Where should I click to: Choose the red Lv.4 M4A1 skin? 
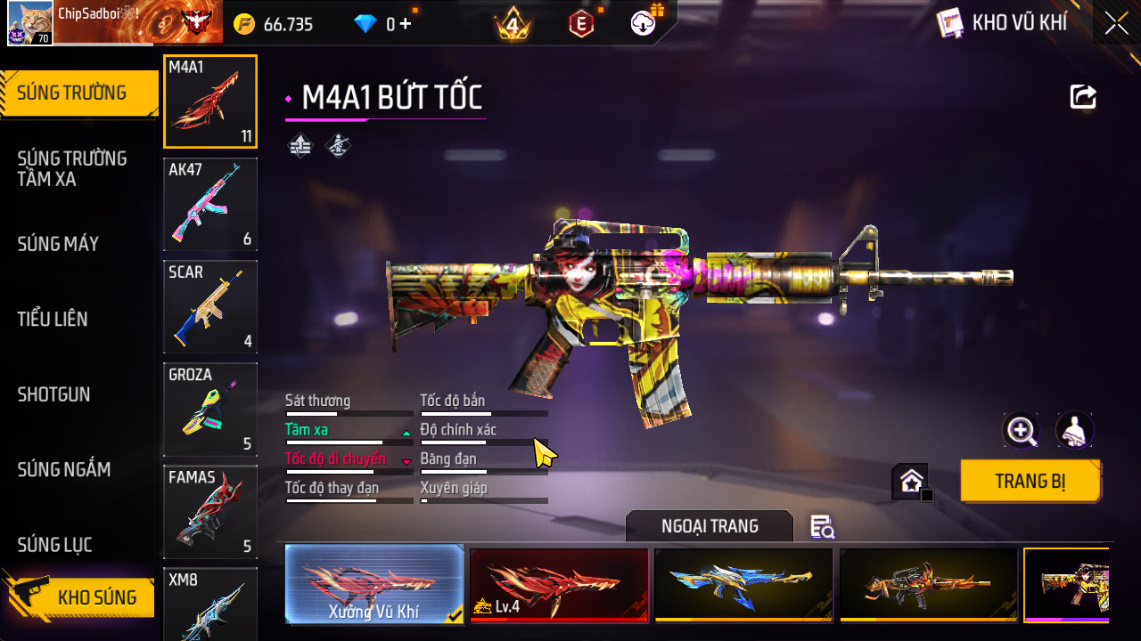559,584
